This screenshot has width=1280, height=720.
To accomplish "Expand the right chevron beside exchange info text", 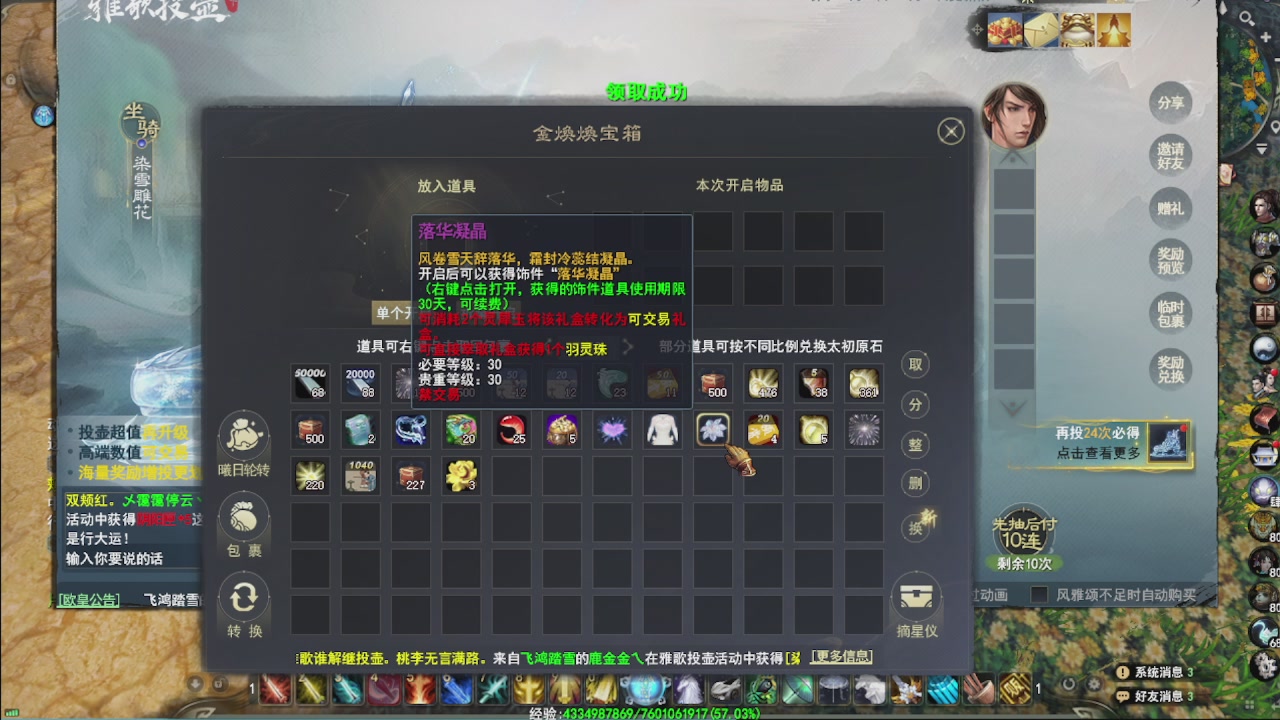I will [630, 345].
